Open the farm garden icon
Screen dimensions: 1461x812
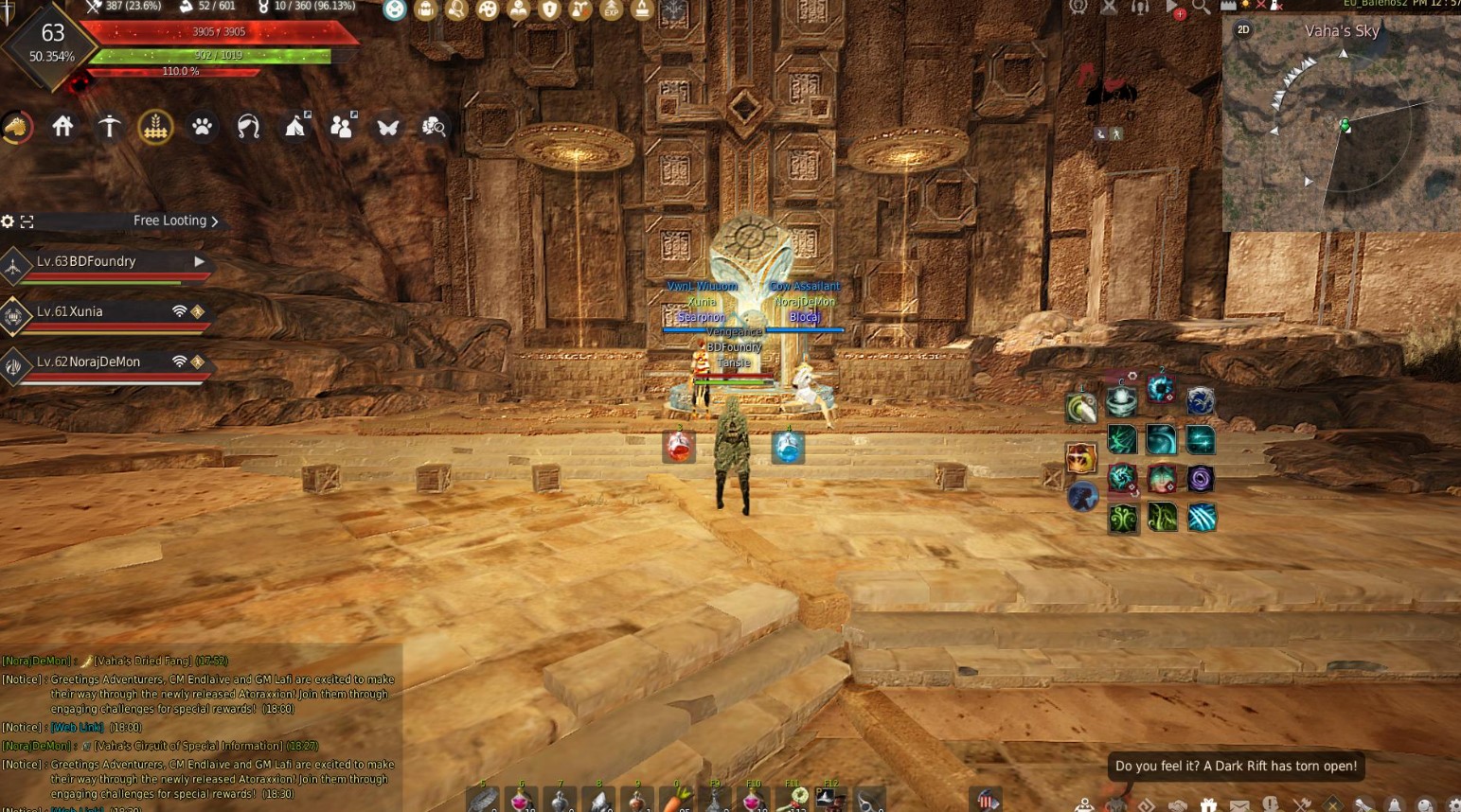click(155, 127)
